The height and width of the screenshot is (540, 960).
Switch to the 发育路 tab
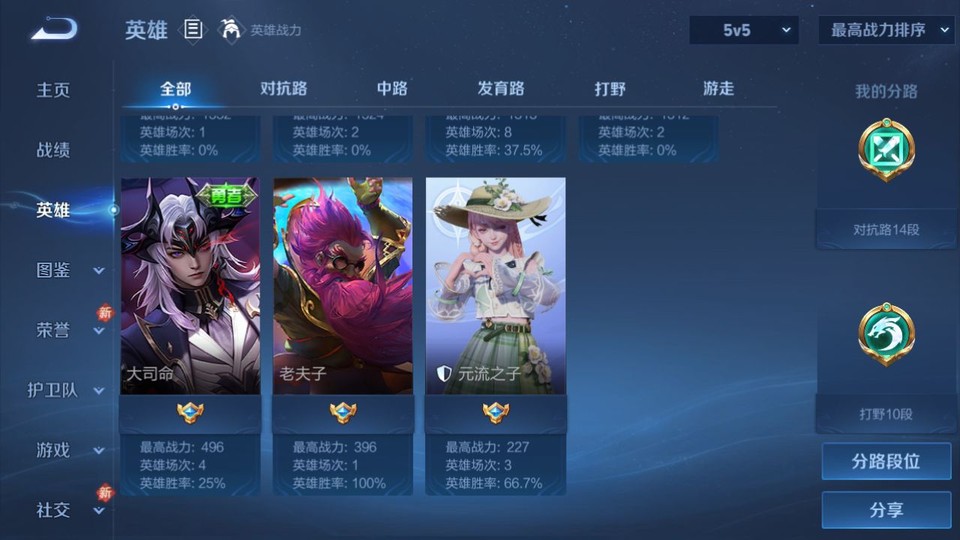click(x=501, y=88)
